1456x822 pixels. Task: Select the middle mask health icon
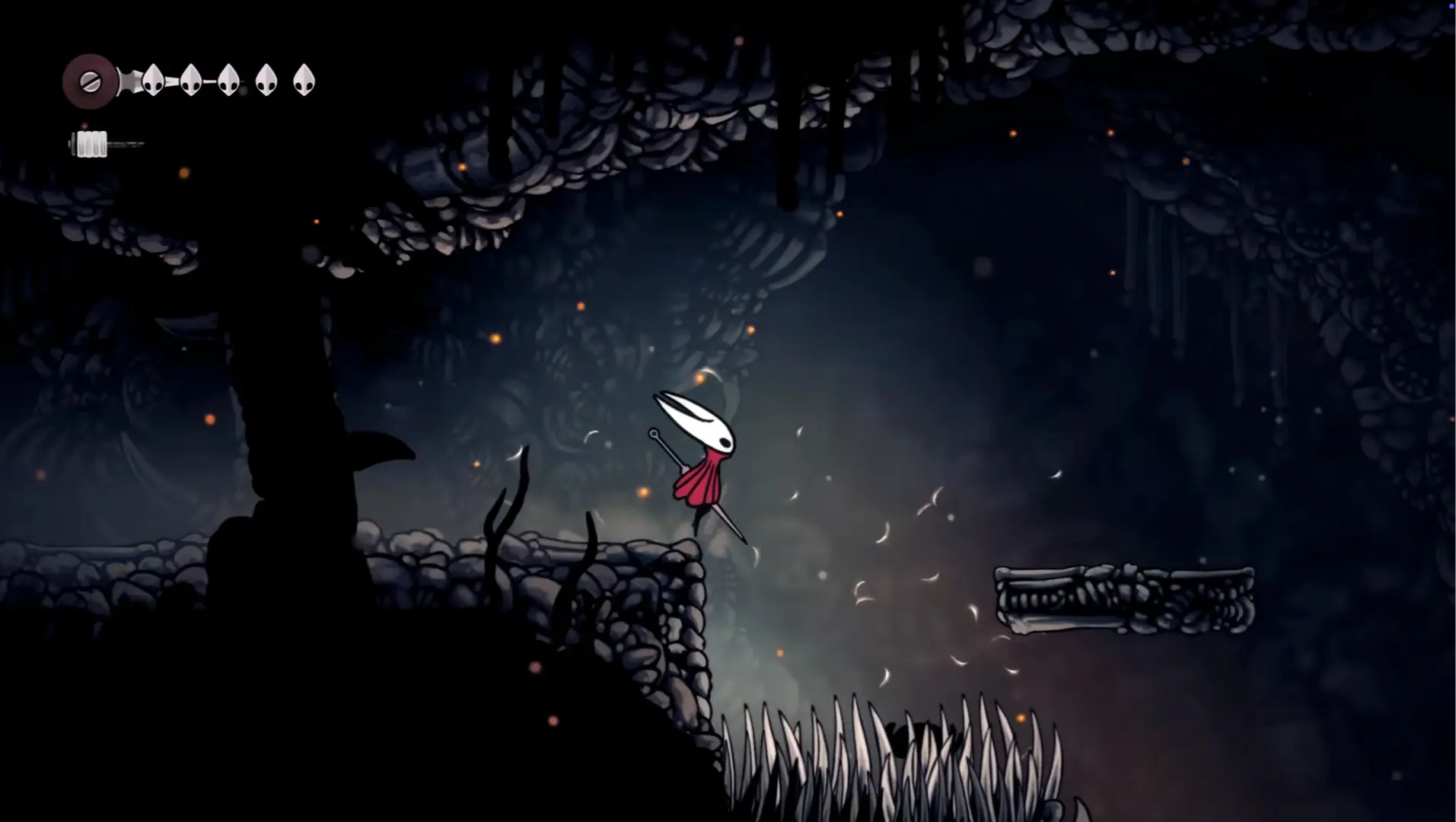tap(229, 81)
